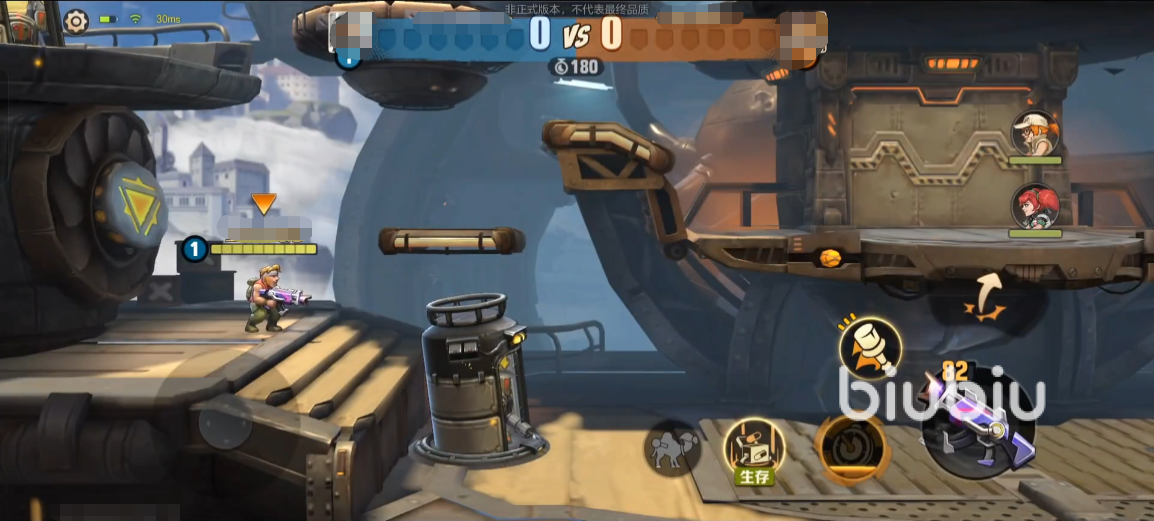
Task: Select the blonde capped teammate portrait
Action: [1034, 135]
